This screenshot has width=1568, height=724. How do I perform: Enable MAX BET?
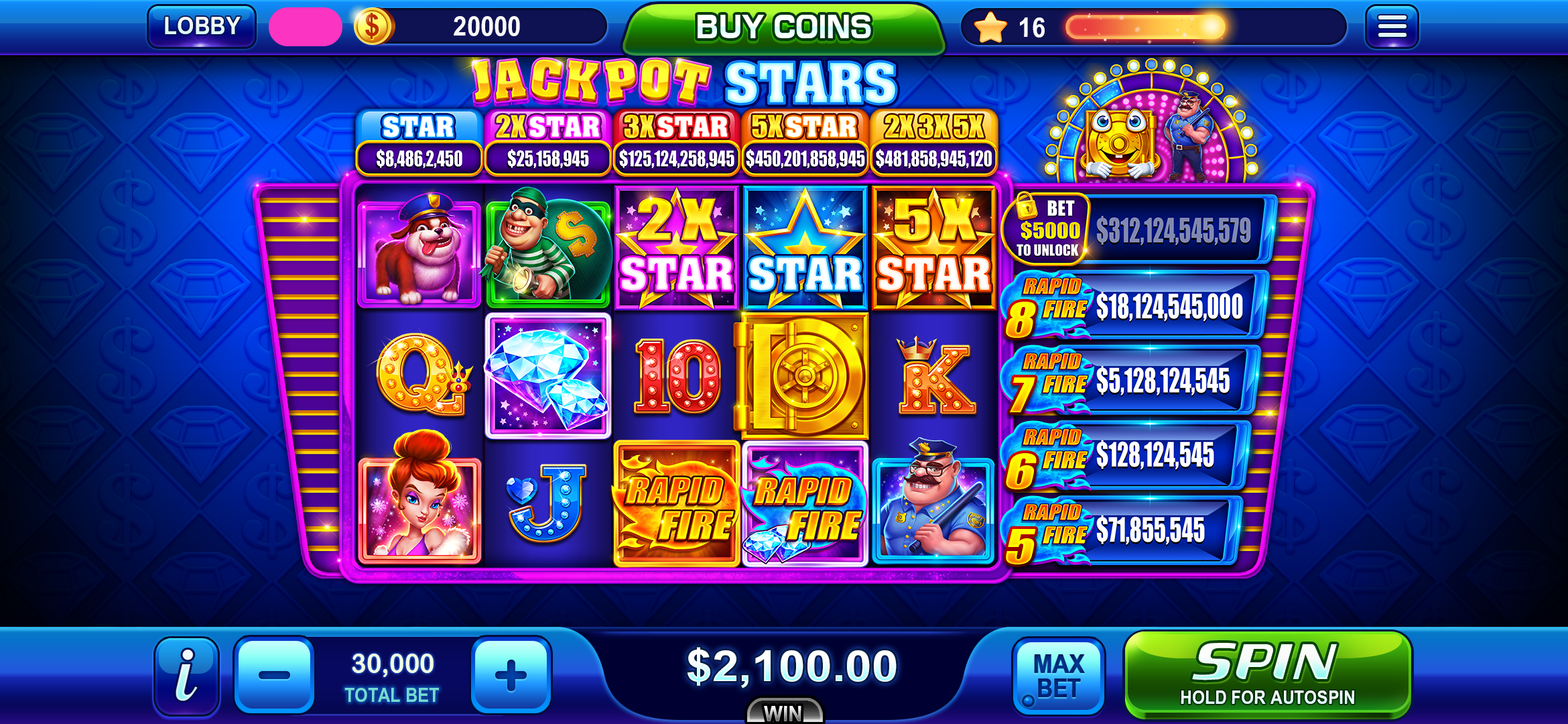click(1059, 674)
